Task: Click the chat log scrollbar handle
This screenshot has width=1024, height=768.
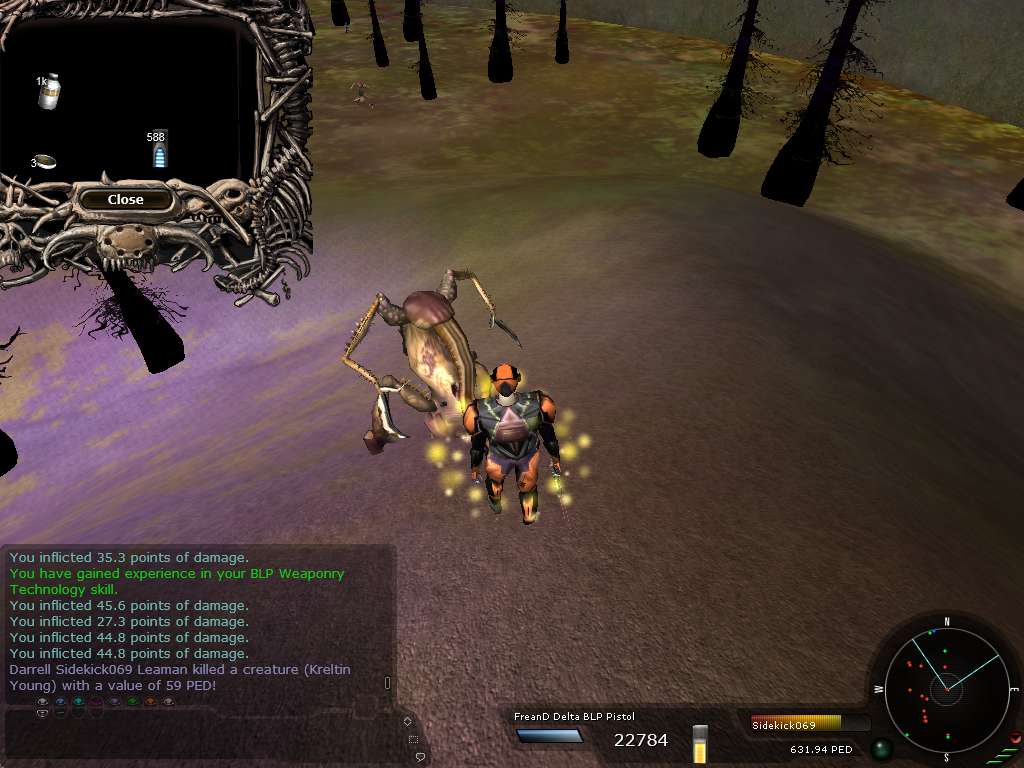Action: click(x=387, y=683)
